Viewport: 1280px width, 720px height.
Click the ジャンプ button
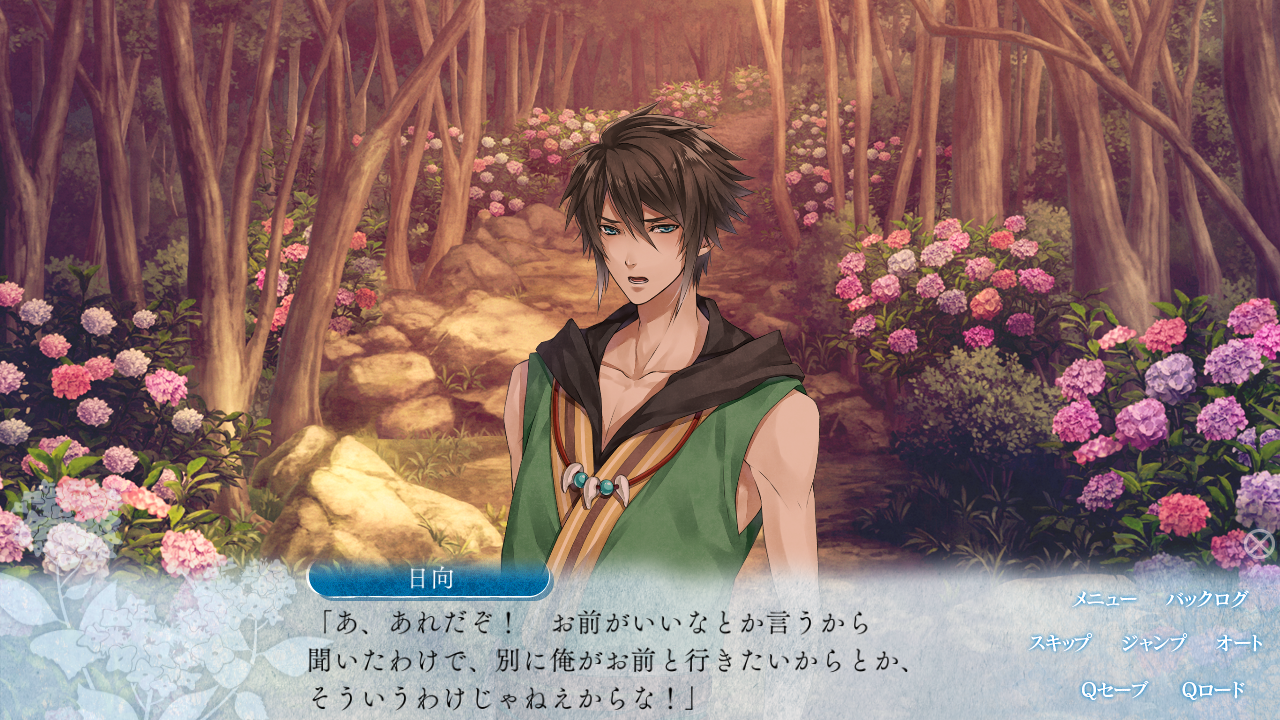pos(1153,643)
